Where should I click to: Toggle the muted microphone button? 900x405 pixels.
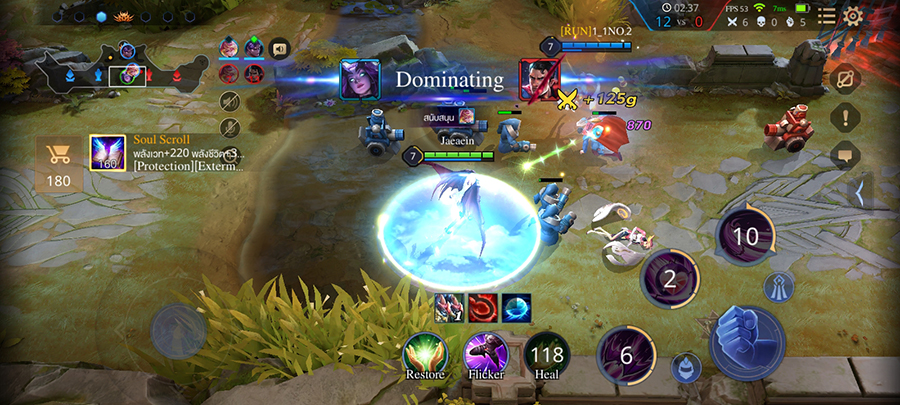pyautogui.click(x=230, y=127)
